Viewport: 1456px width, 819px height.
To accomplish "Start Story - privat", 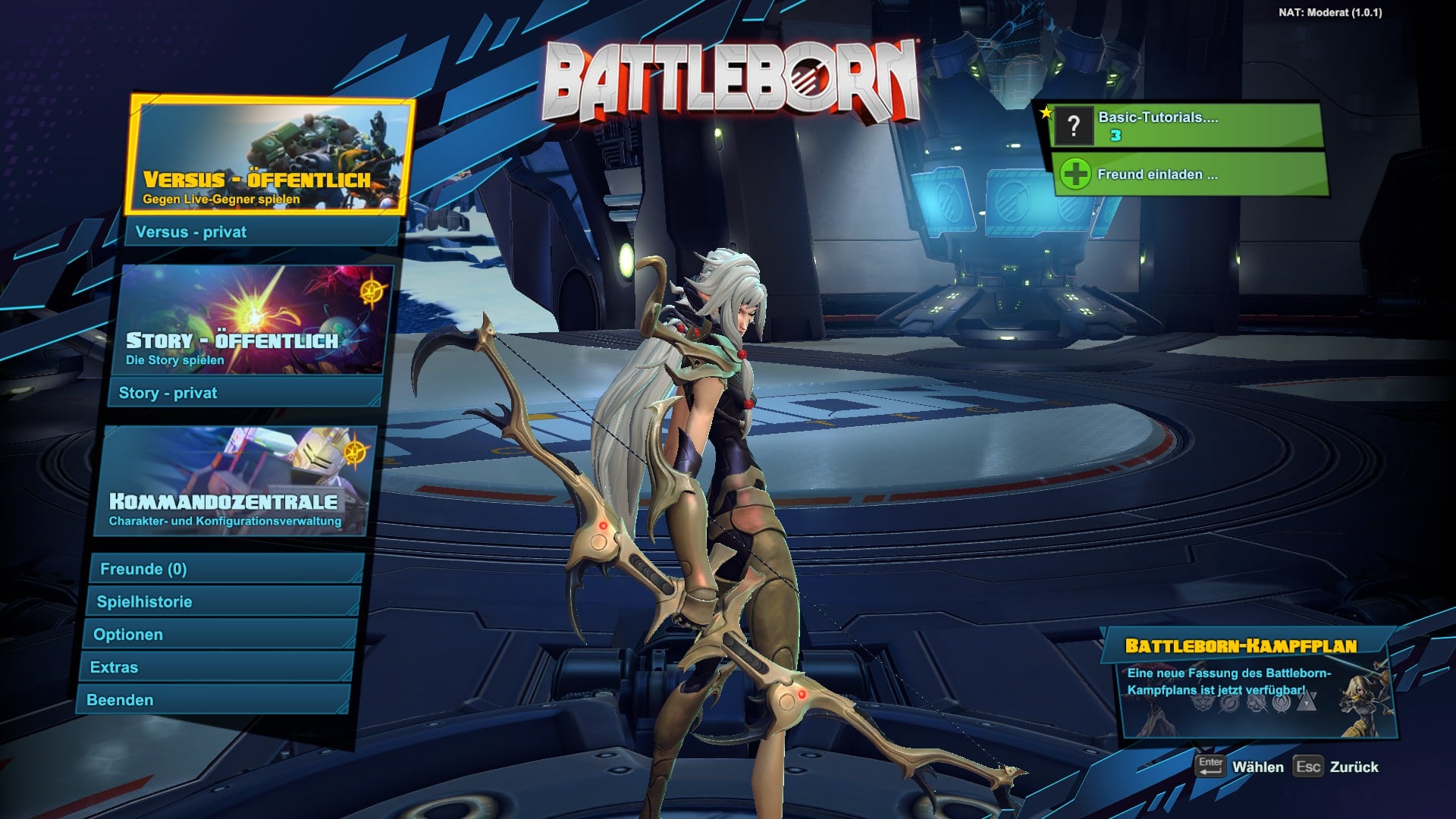I will point(246,393).
